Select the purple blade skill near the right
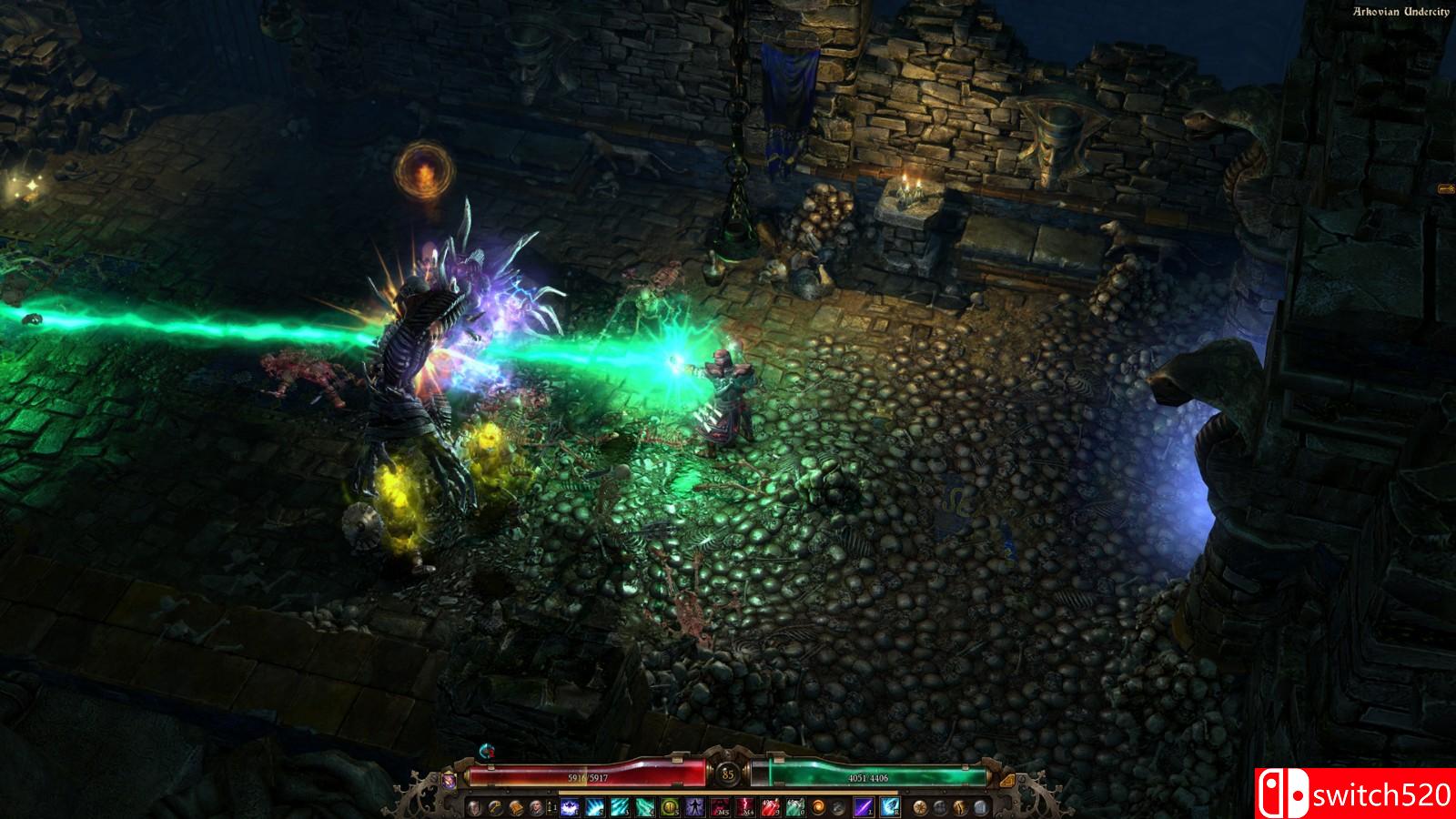Viewport: 1456px width, 819px height. point(865,807)
